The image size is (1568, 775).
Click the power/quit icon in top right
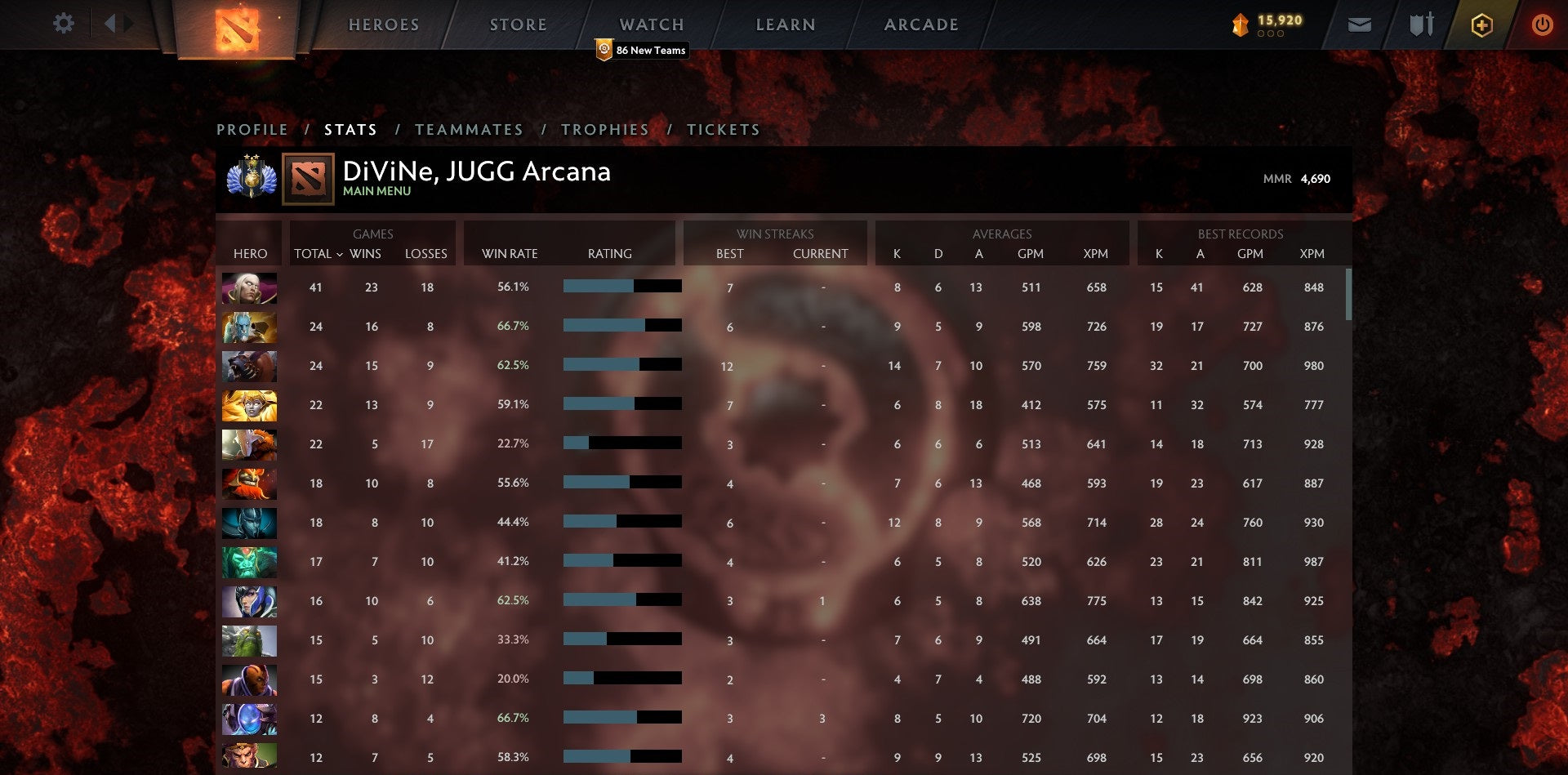tap(1543, 24)
